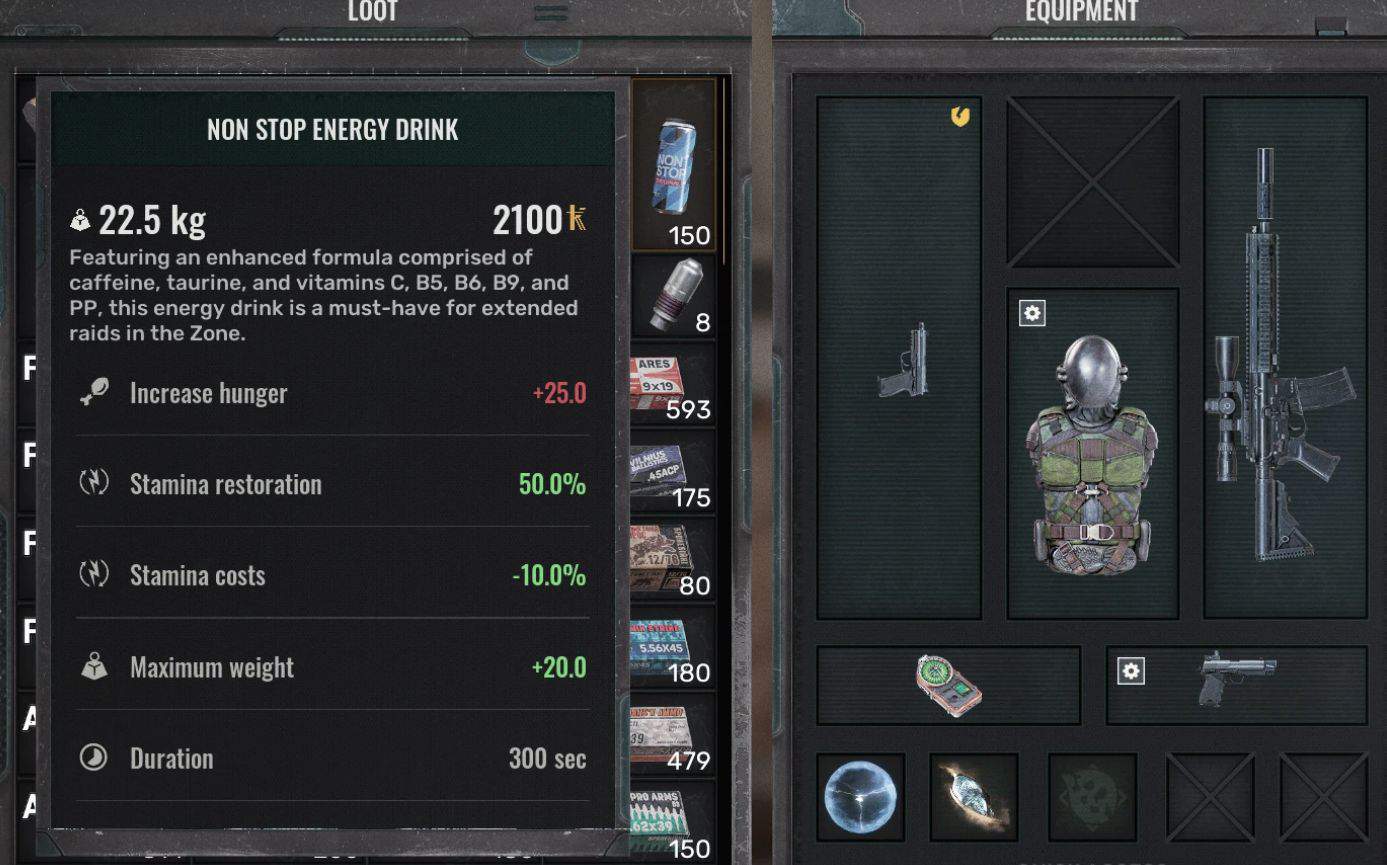
Task: Open the gear icon on the sidearm slot
Action: click(x=1131, y=671)
